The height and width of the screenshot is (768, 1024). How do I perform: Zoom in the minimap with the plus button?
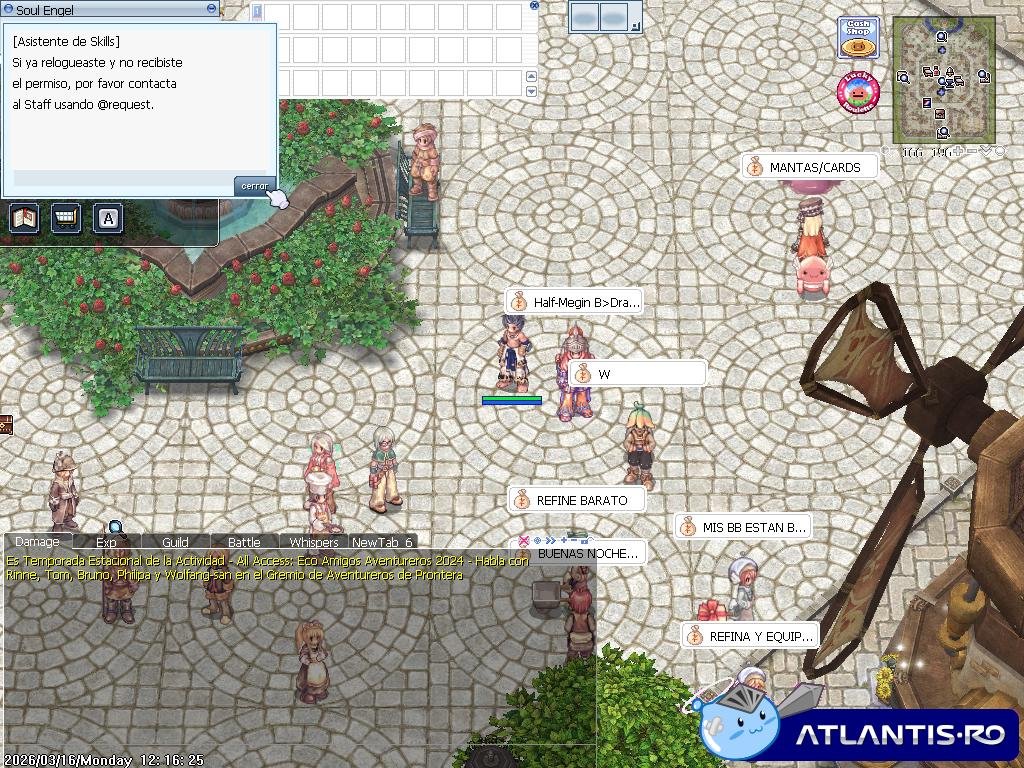958,152
